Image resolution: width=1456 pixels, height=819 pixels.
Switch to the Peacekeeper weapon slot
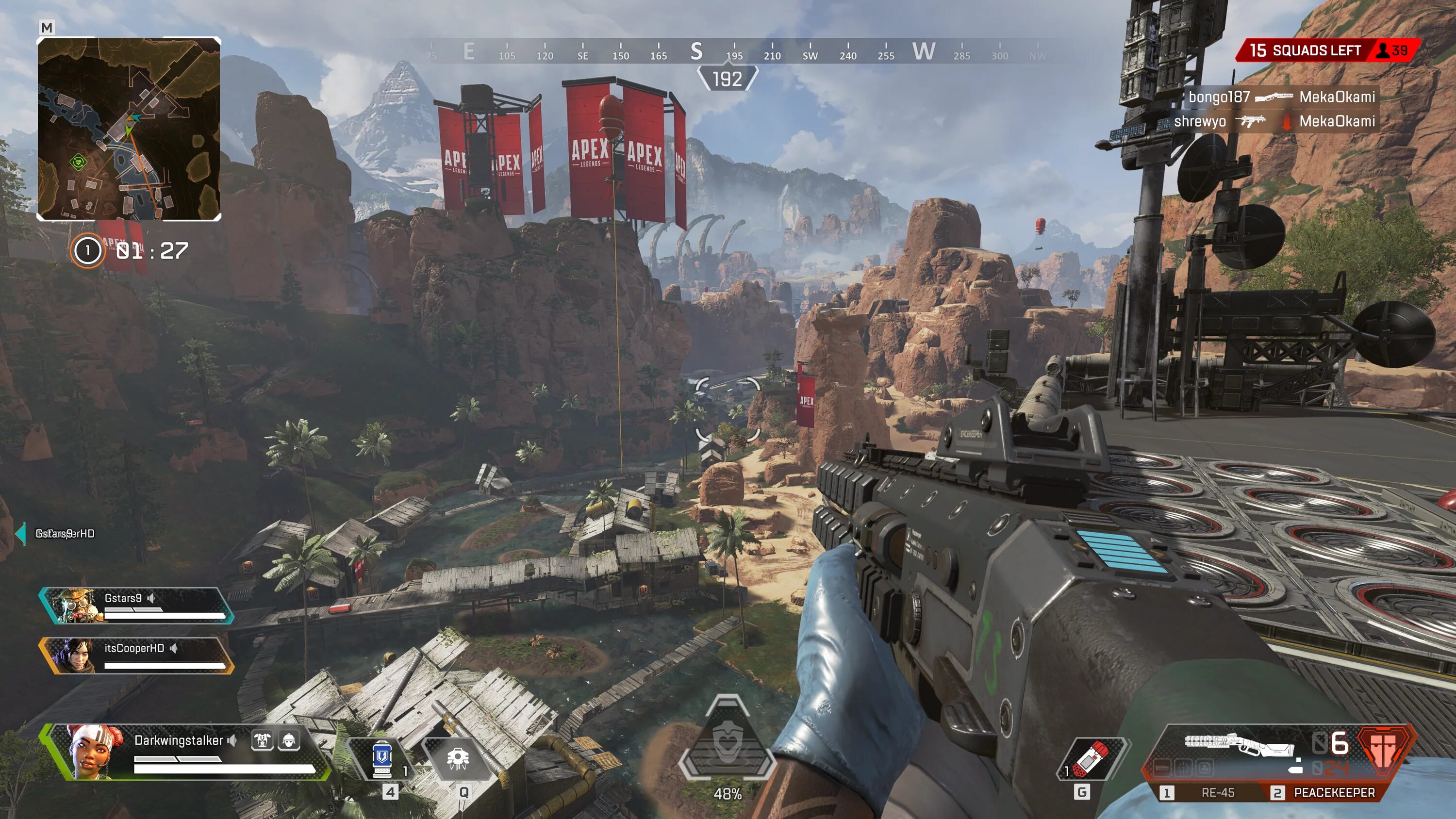1325,792
